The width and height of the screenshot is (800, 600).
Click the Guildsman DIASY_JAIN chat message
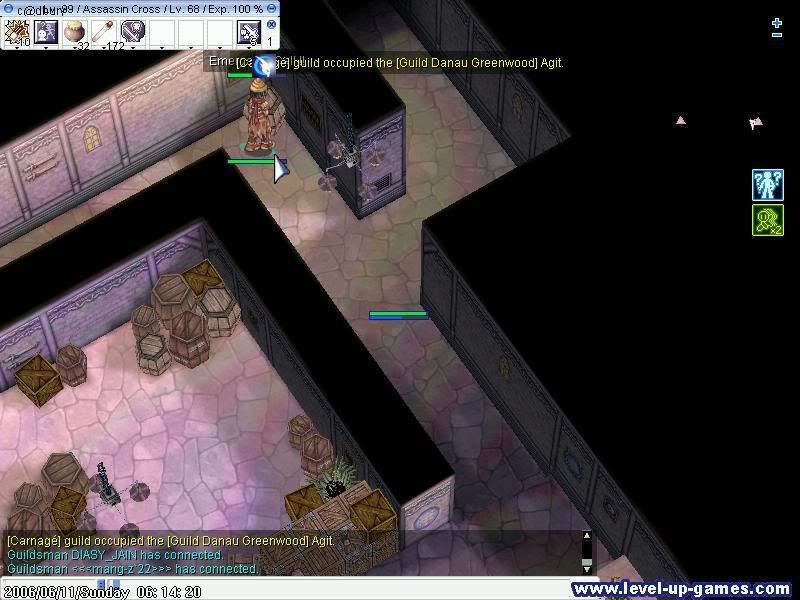115,555
